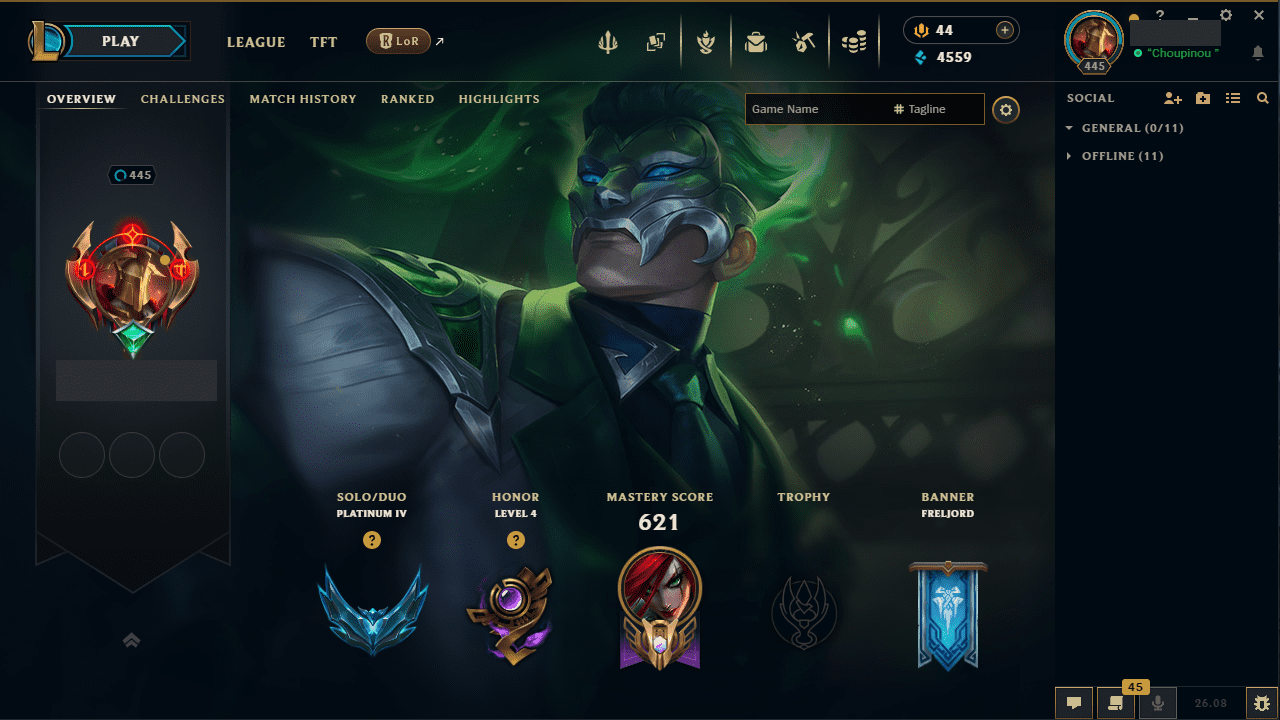Open the Loot backpack
Viewport: 1280px width, 720px height.
point(755,41)
